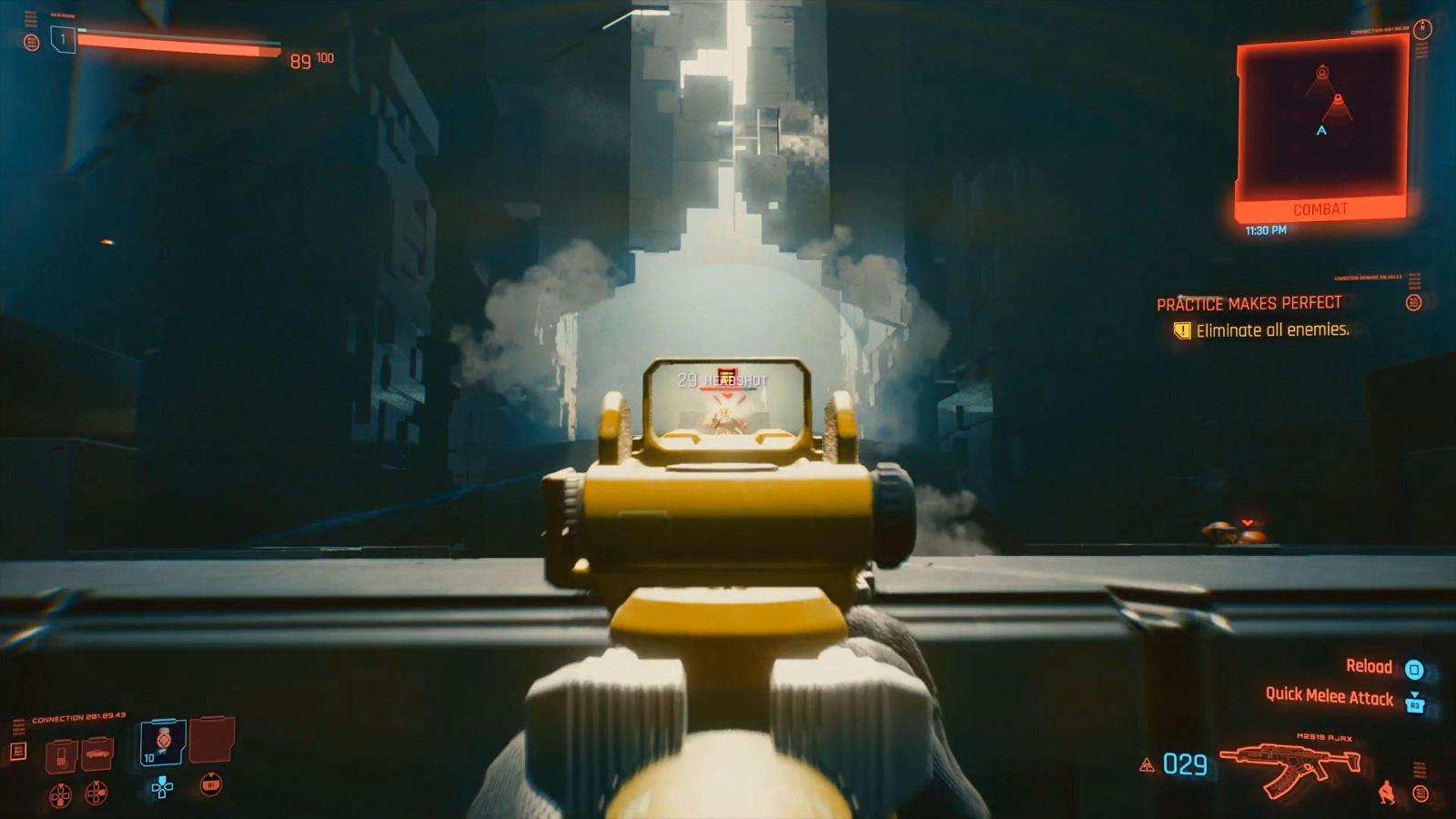Select the phone quick access icon
Screen dimensions: 1456x819
60,758
